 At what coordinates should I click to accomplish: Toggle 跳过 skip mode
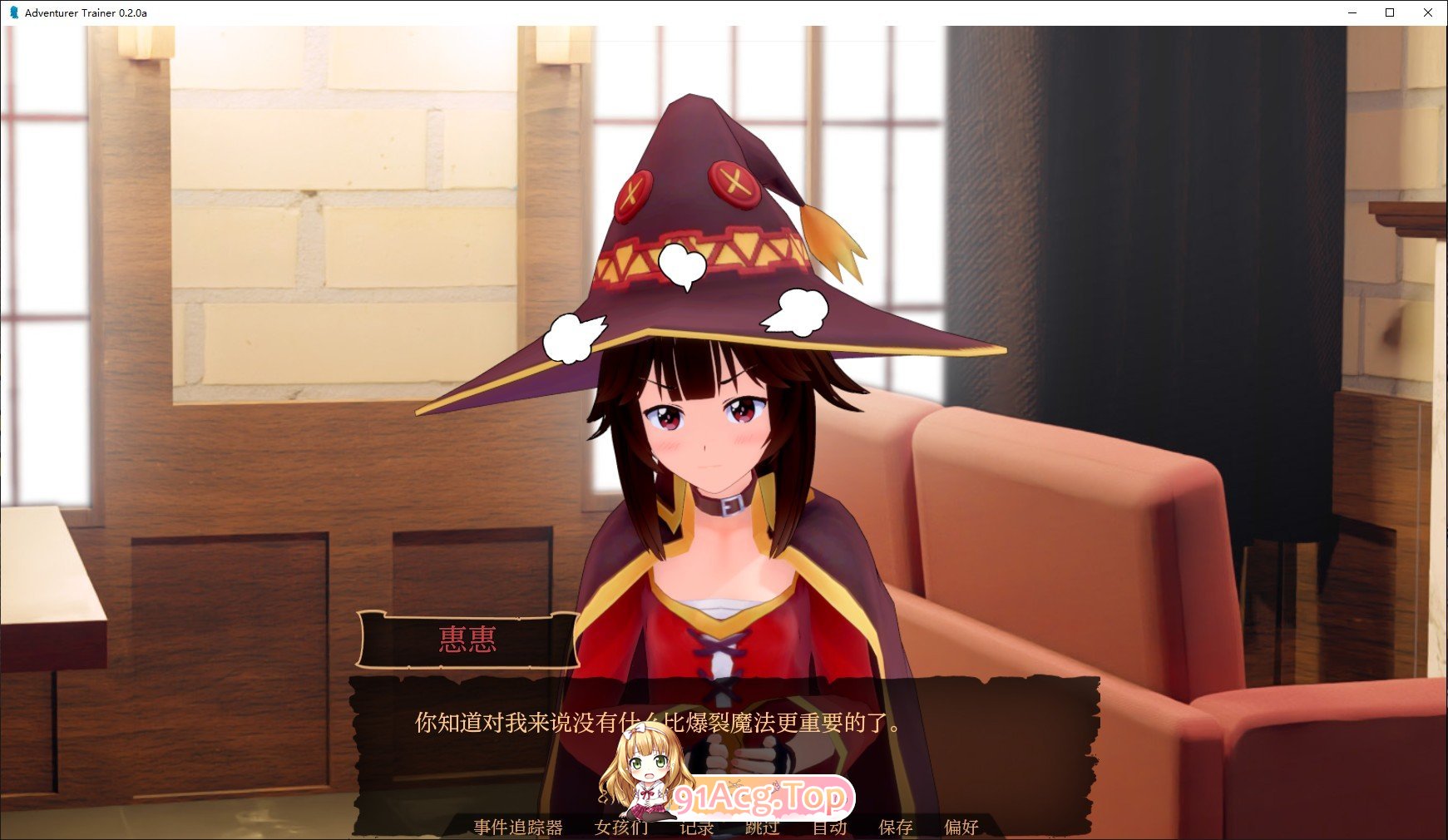762,828
